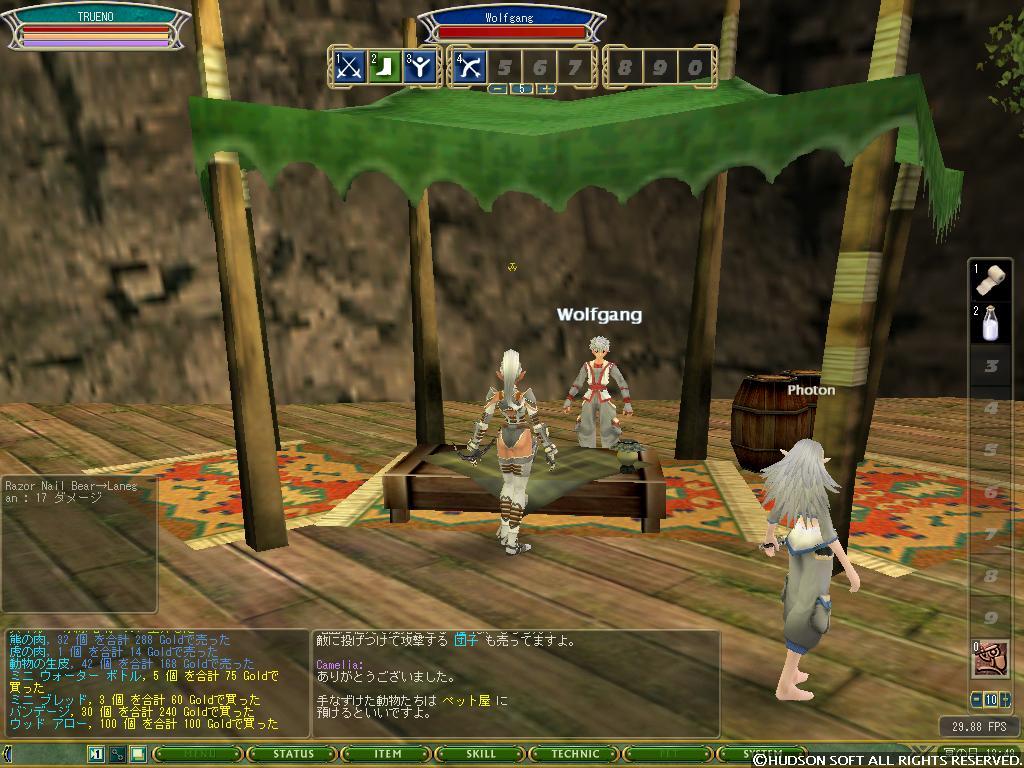This screenshot has width=1024, height=768.
Task: Activate the raised-arms figure skill
Action: [420, 67]
